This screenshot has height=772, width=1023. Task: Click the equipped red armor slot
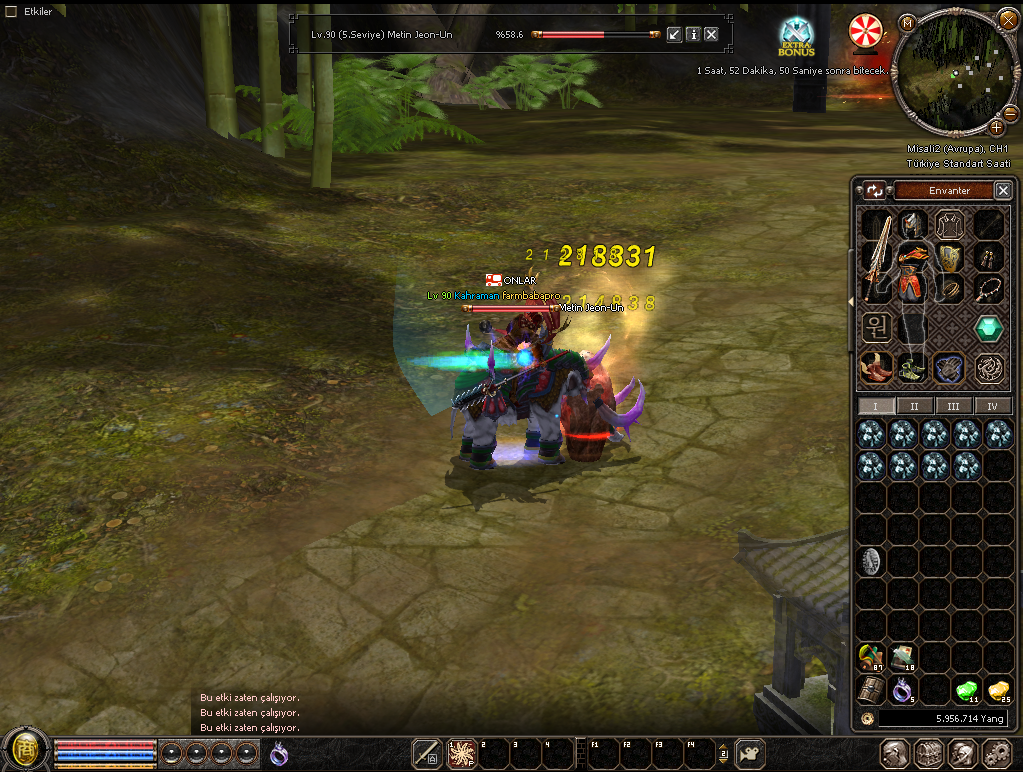point(911,272)
